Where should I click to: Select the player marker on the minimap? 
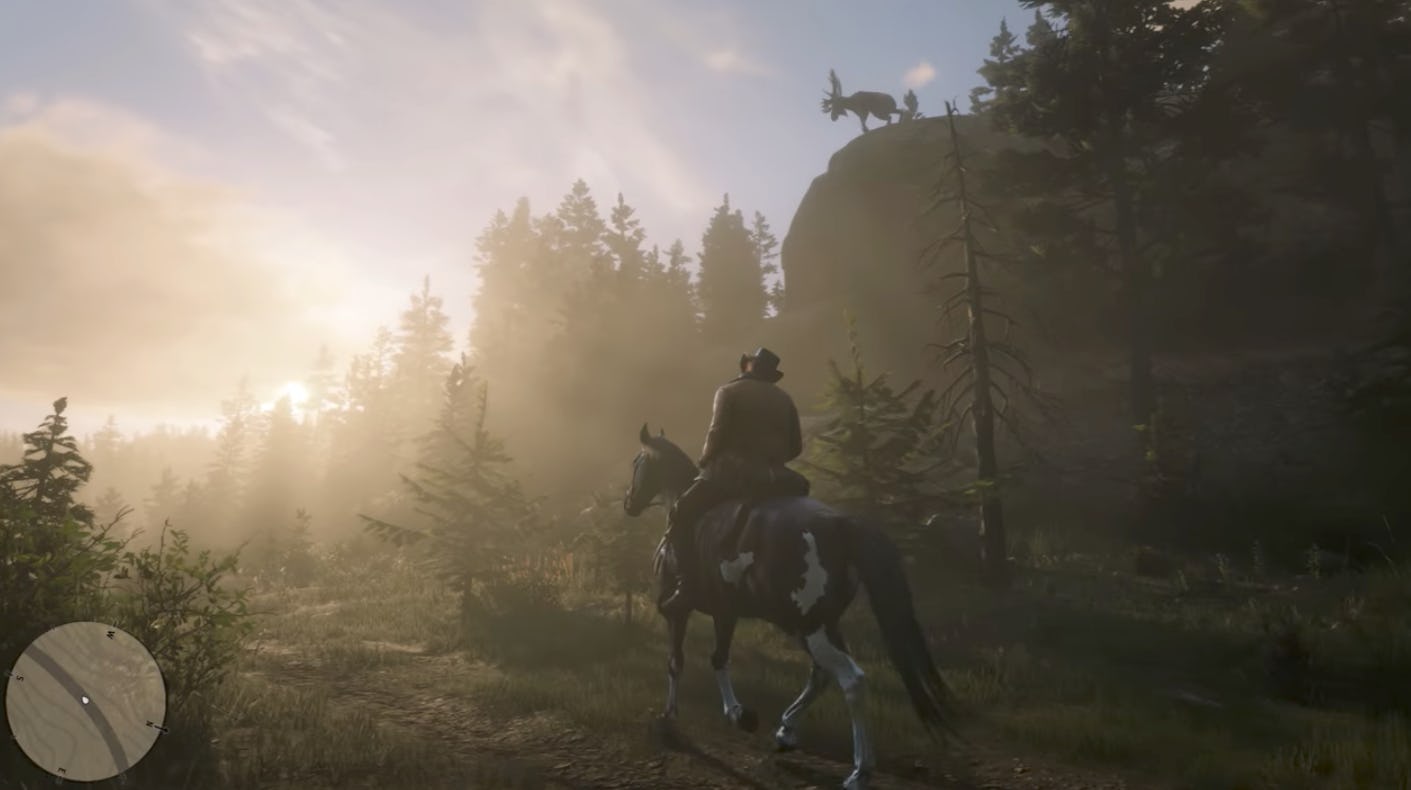click(x=85, y=700)
